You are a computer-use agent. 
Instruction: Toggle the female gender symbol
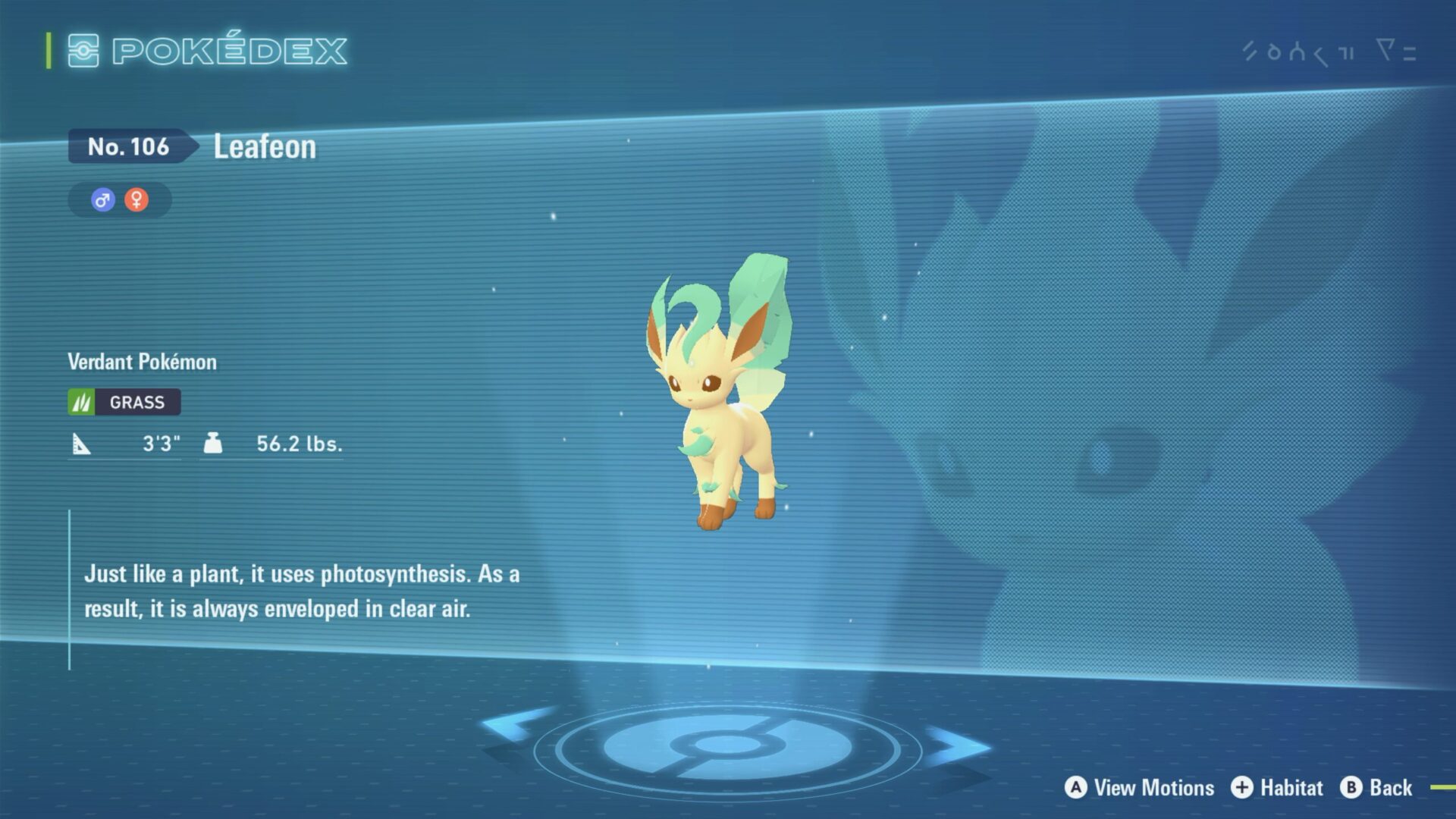pos(136,199)
